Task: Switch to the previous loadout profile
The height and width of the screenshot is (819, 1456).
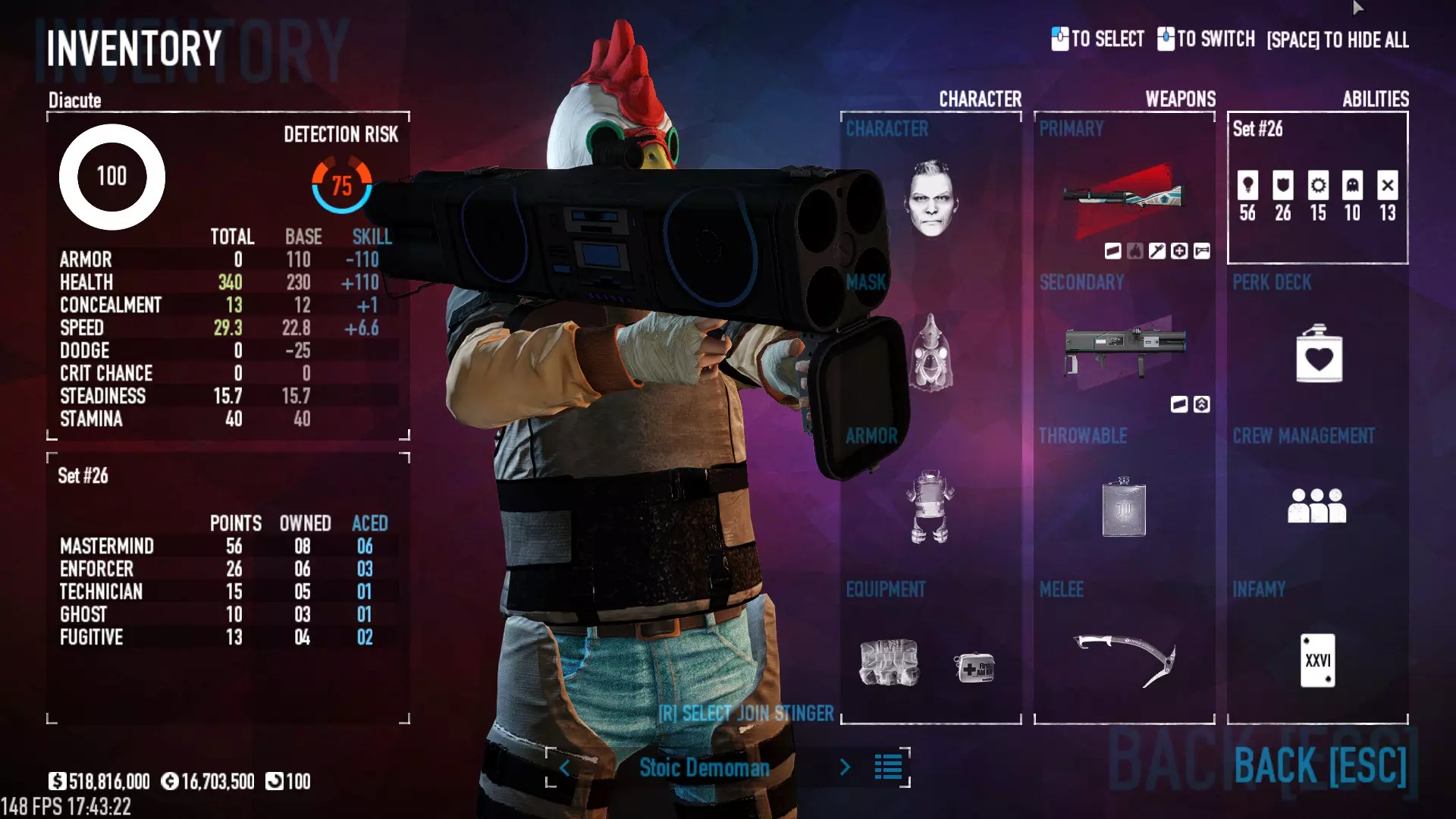Action: [x=564, y=767]
